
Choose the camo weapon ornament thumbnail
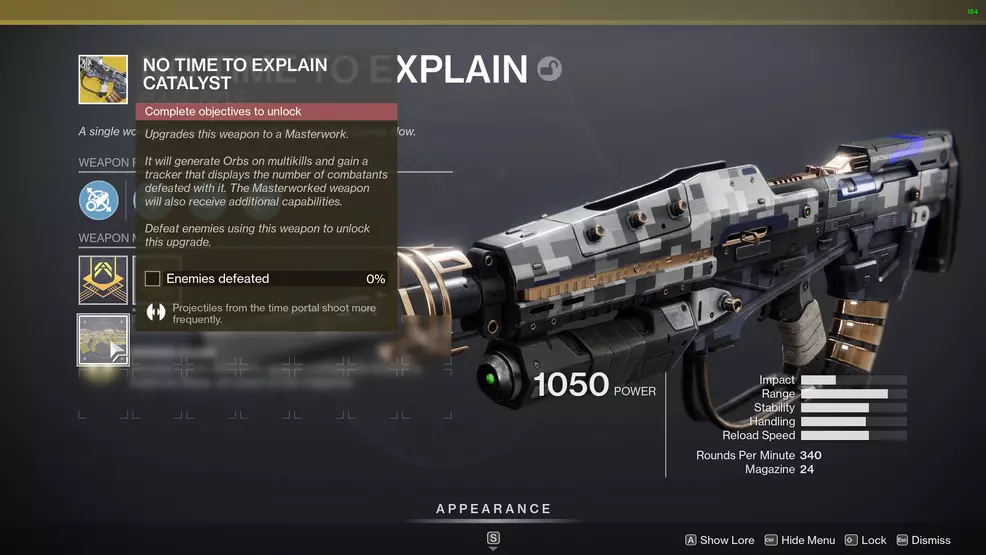click(103, 340)
